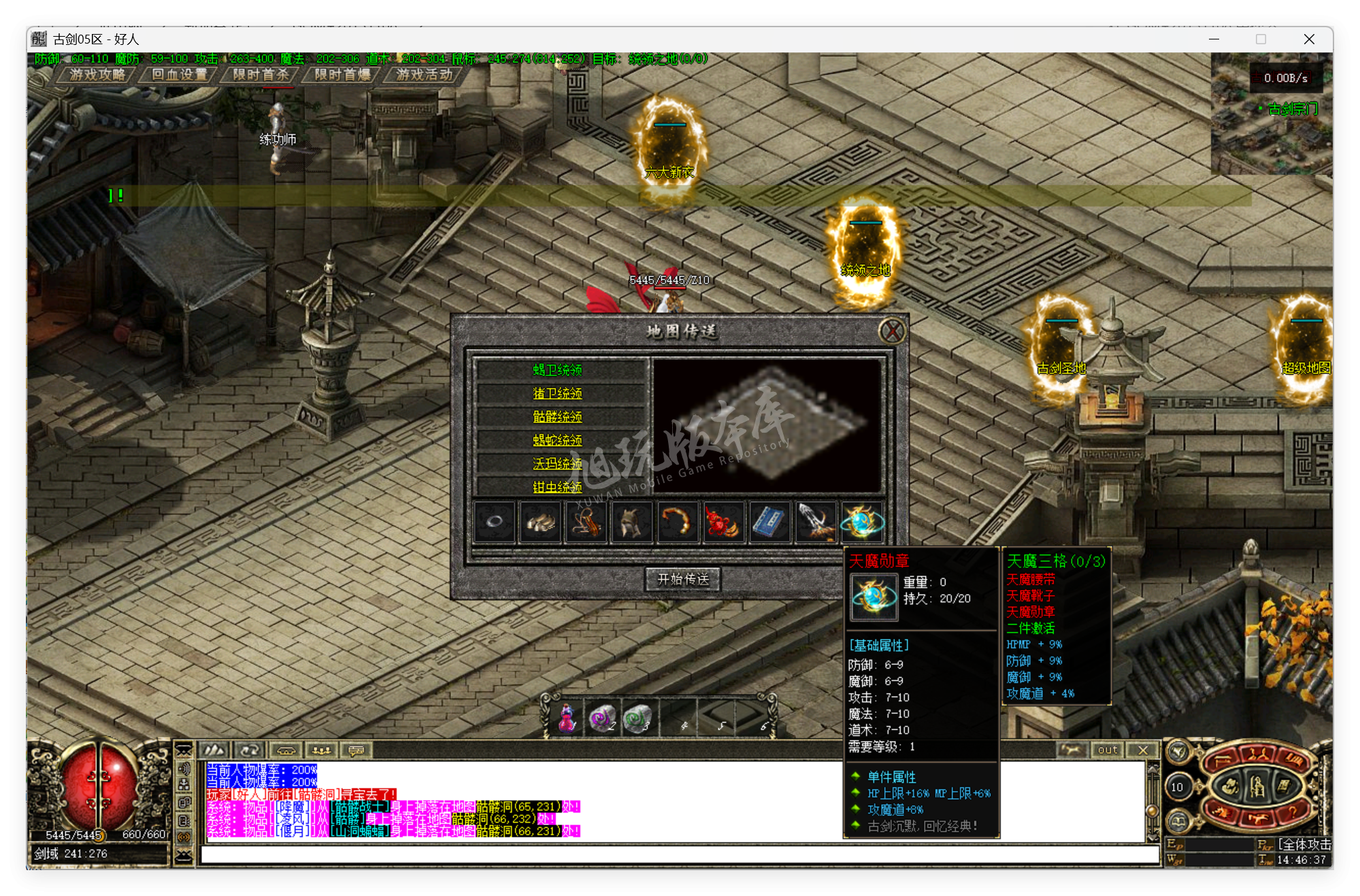Select the 天魔勋章 orb item icon
The width and height of the screenshot is (1360, 896).
tap(861, 522)
